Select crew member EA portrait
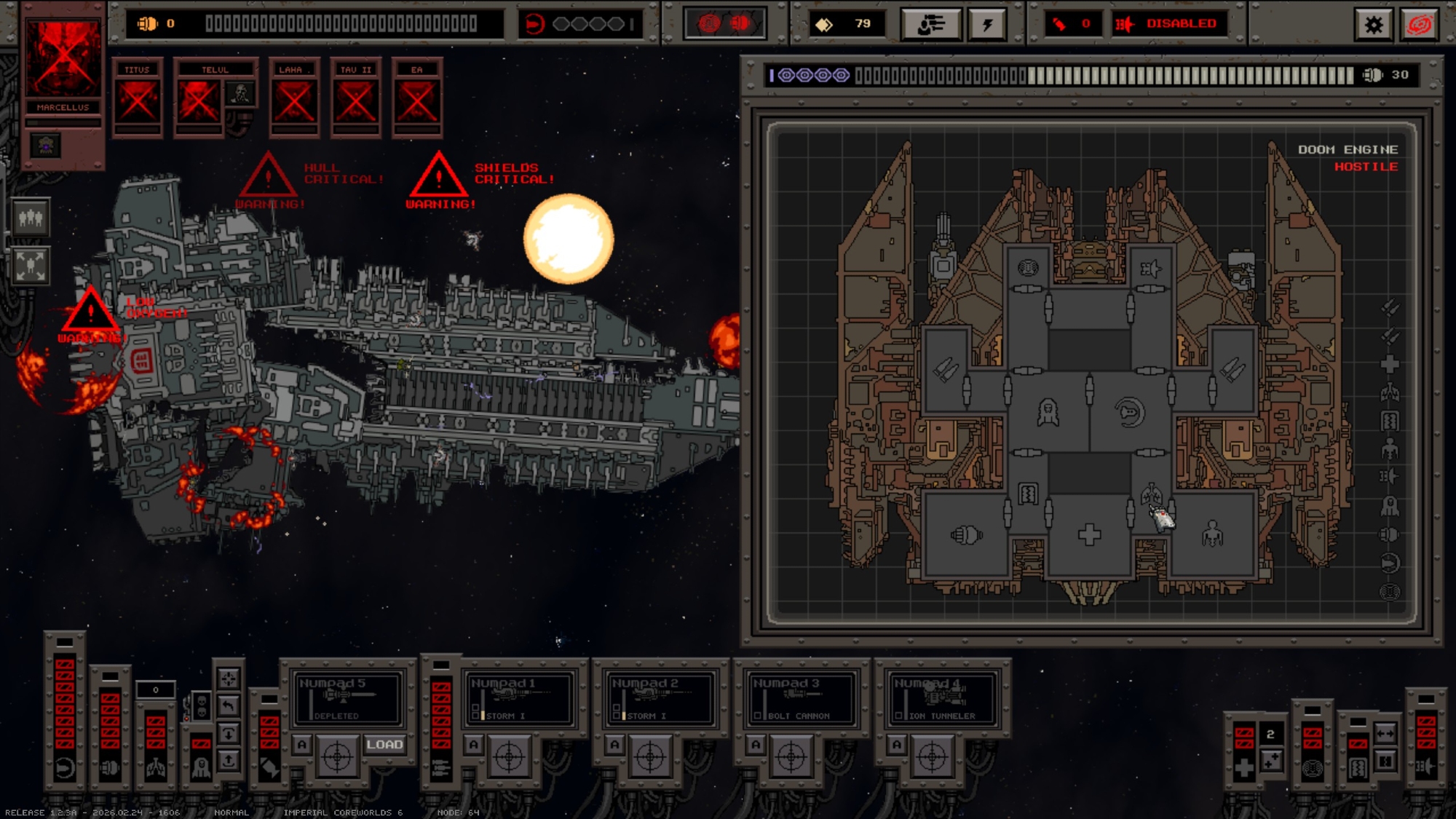 [417, 100]
